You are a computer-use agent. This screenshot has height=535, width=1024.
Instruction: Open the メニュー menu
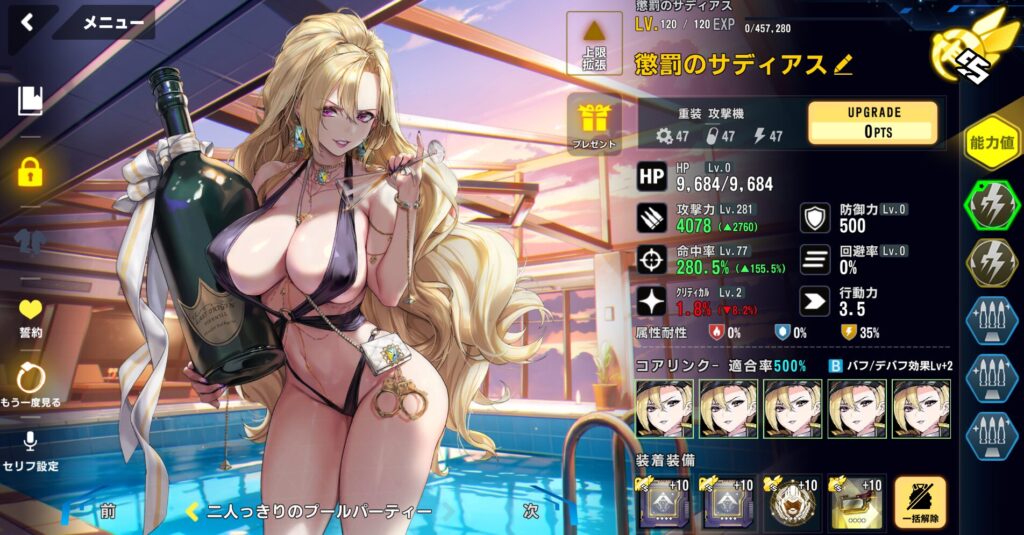111,22
